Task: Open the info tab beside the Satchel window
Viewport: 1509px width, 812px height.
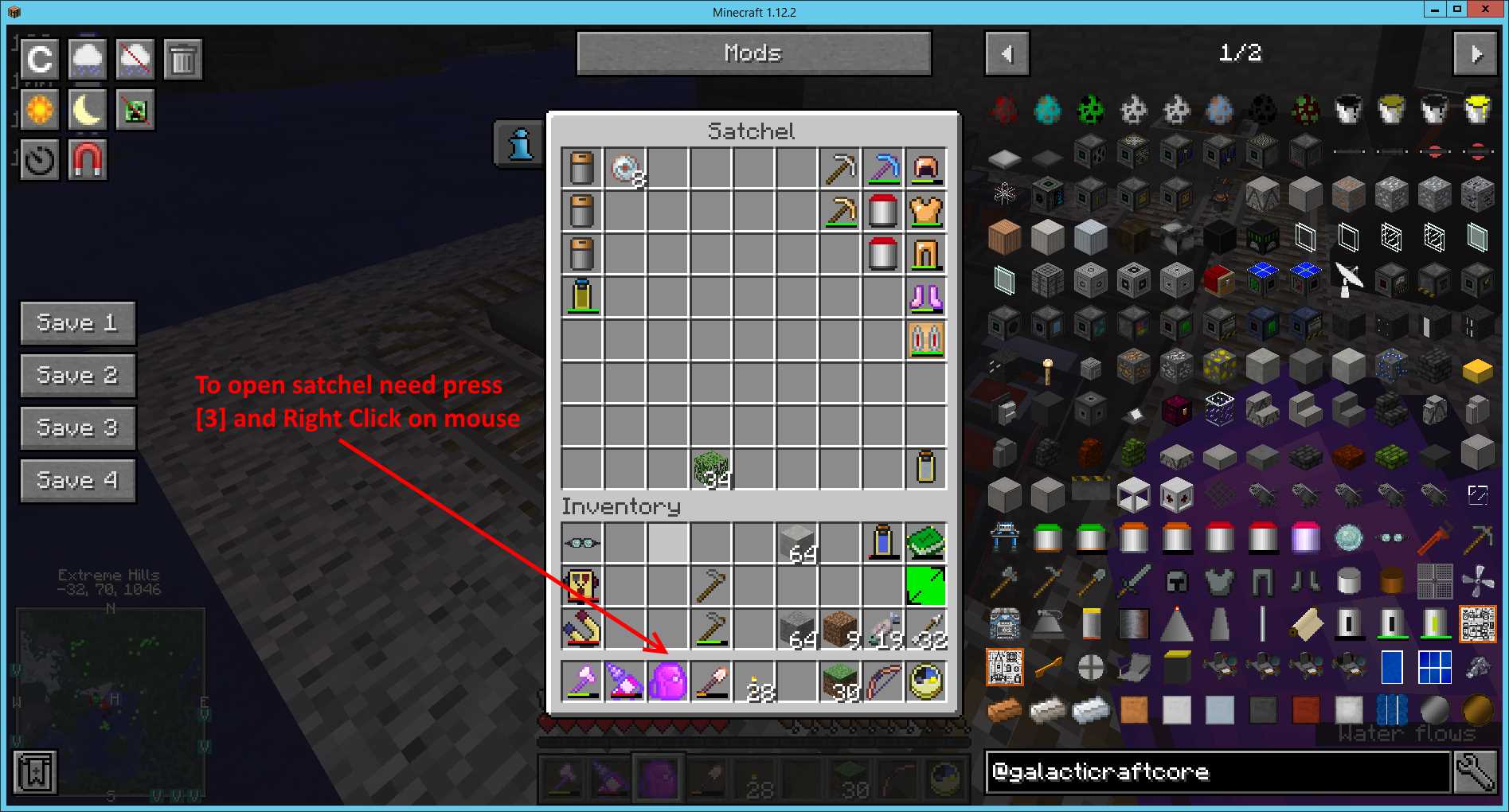Action: [x=518, y=143]
